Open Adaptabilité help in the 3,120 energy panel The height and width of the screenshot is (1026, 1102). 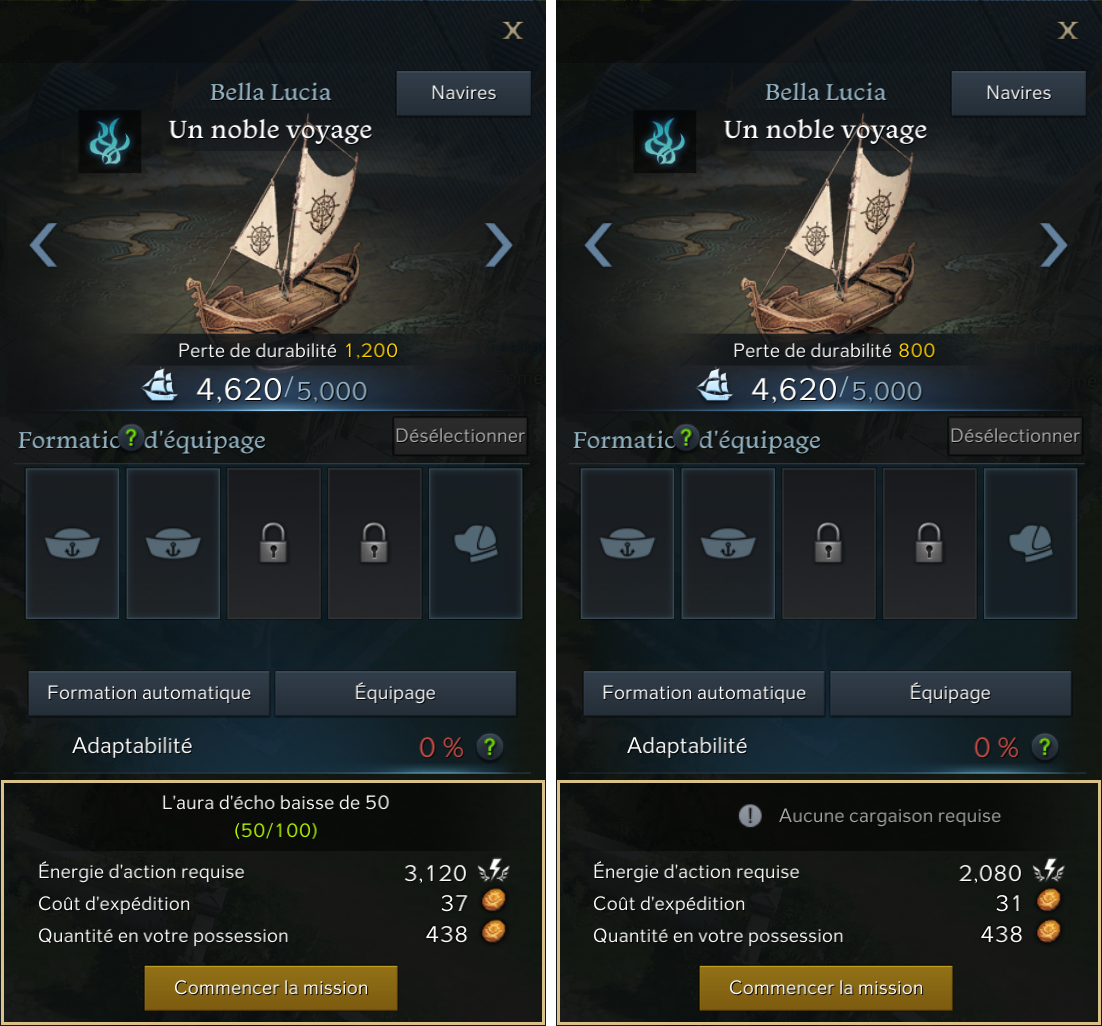click(x=489, y=746)
